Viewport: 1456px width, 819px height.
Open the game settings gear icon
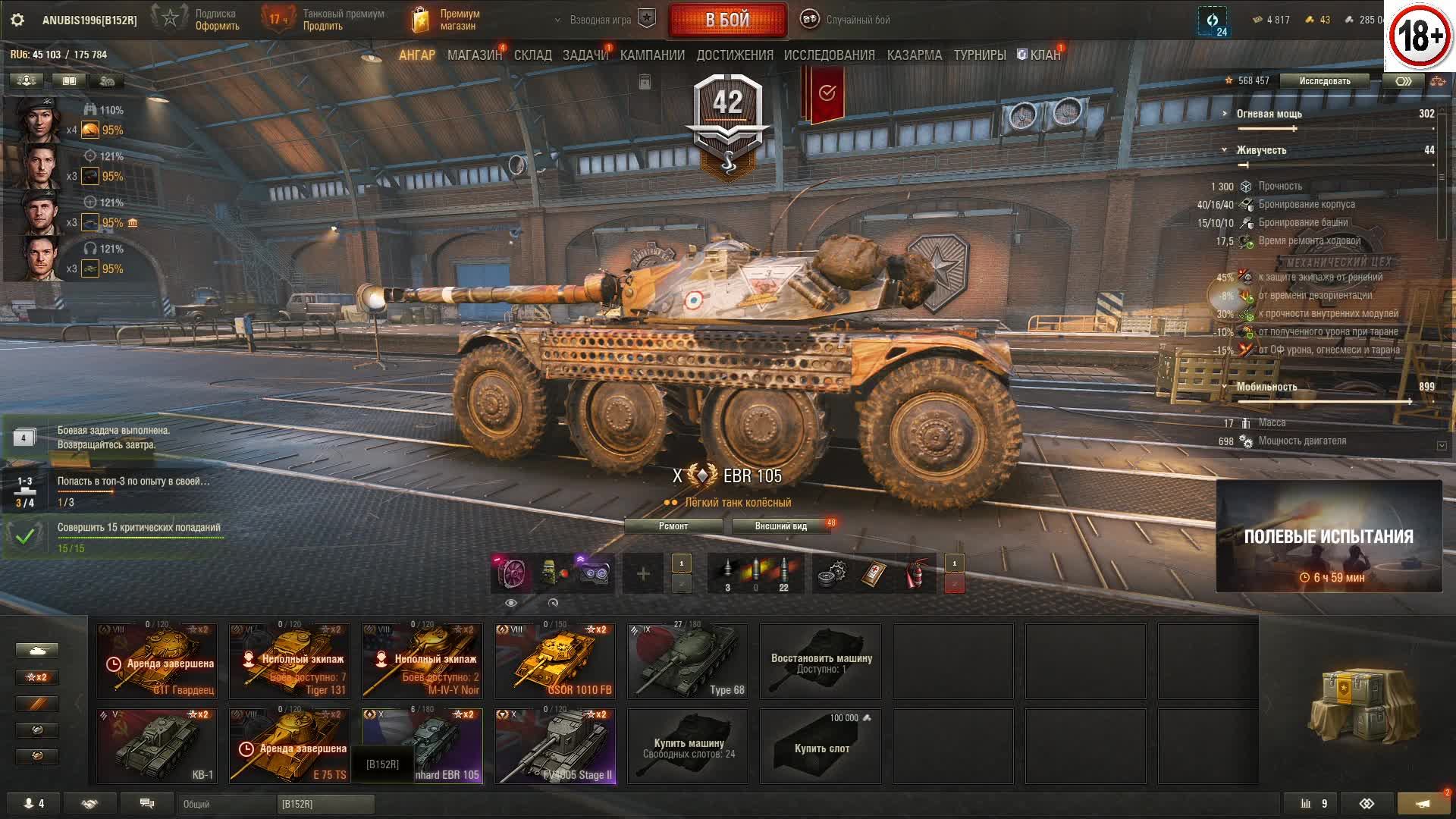click(17, 20)
